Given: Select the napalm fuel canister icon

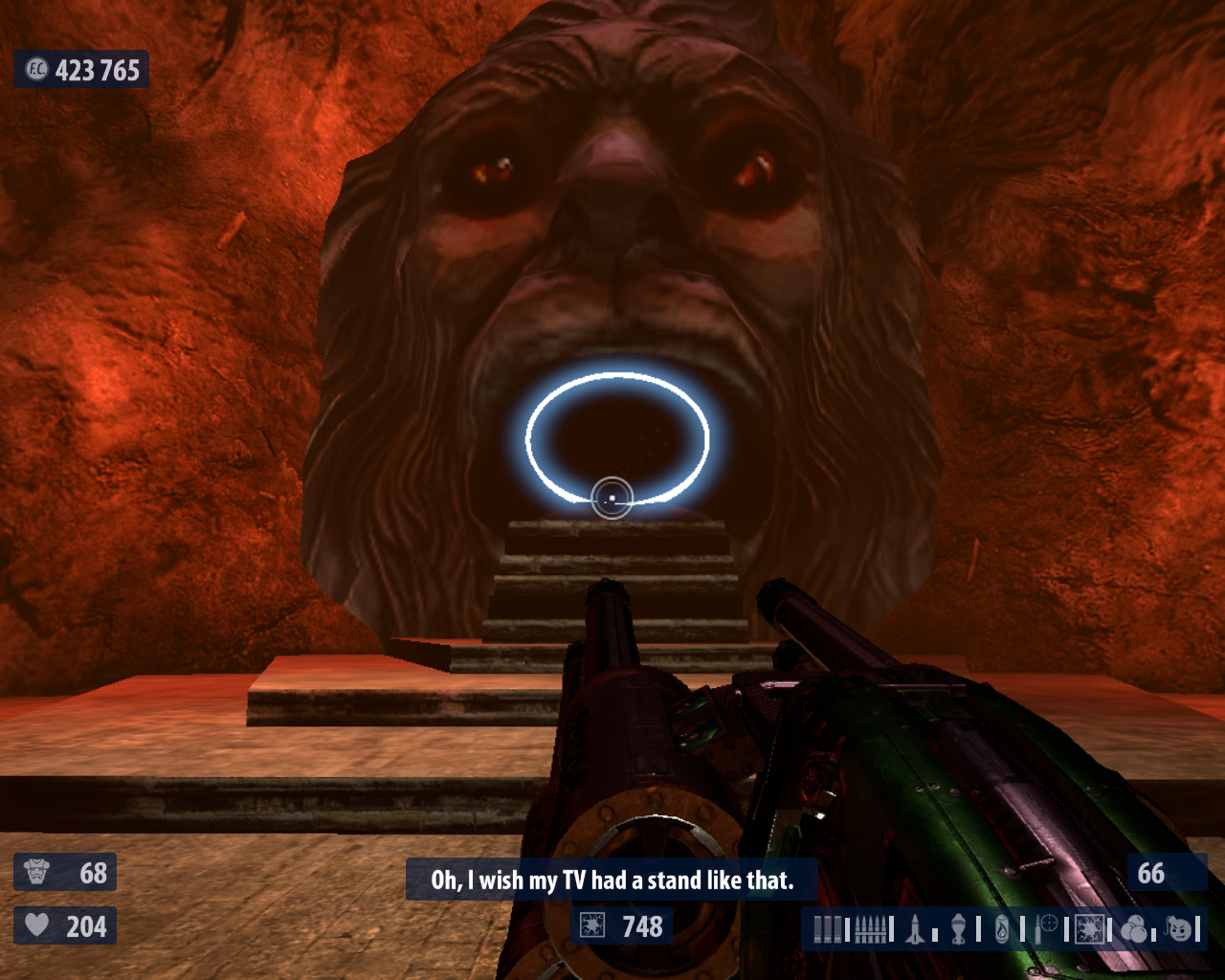Looking at the screenshot, I should pyautogui.click(x=1002, y=928).
